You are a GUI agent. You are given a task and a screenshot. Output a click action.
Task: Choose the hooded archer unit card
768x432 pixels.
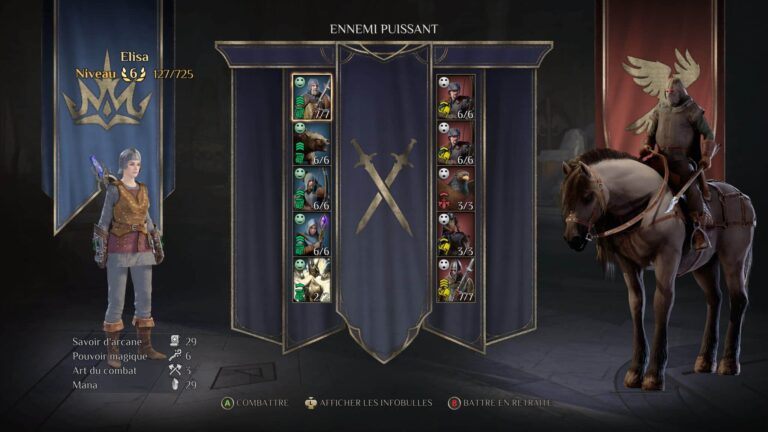click(312, 188)
